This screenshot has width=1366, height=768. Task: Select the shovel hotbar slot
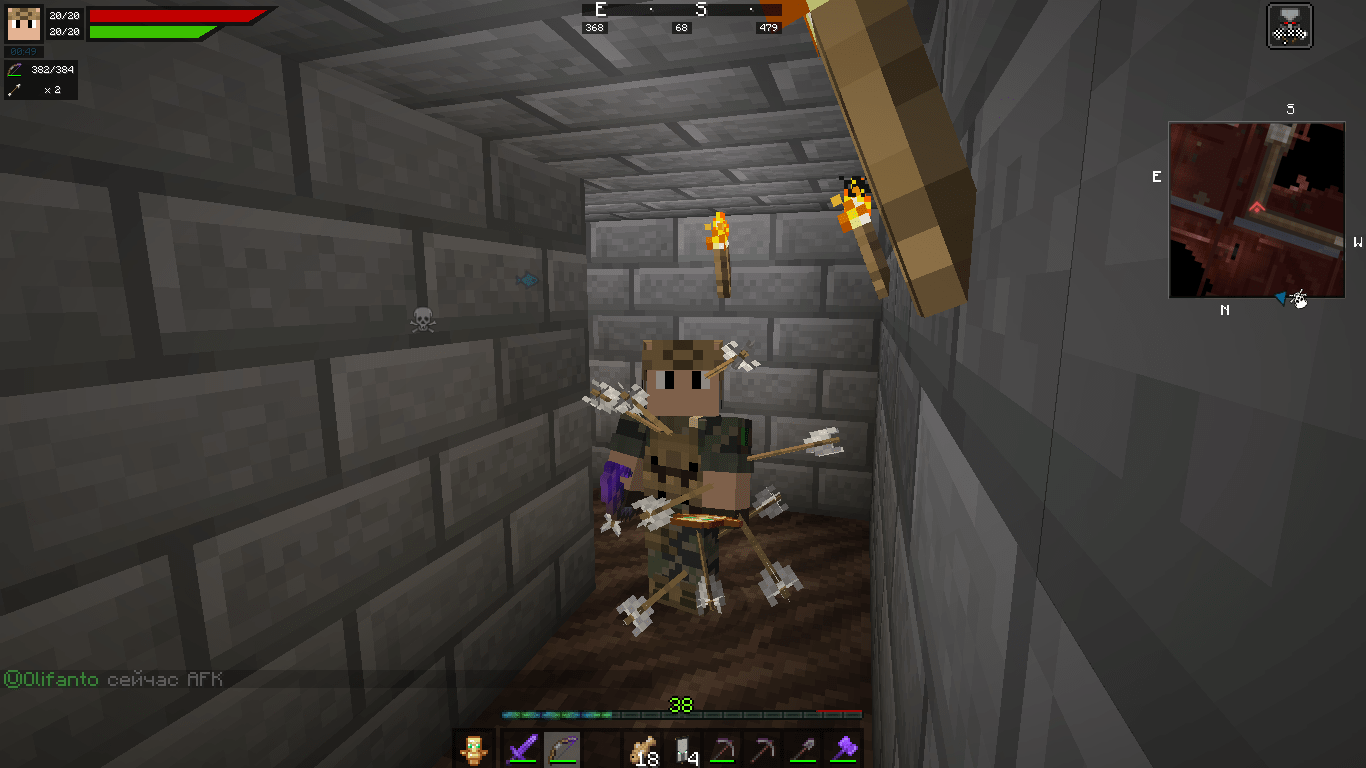tap(805, 749)
